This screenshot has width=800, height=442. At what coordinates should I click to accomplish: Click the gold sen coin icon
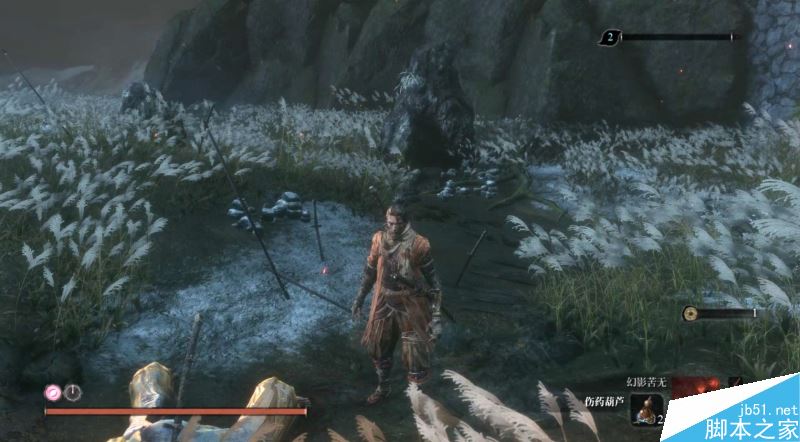click(x=690, y=313)
